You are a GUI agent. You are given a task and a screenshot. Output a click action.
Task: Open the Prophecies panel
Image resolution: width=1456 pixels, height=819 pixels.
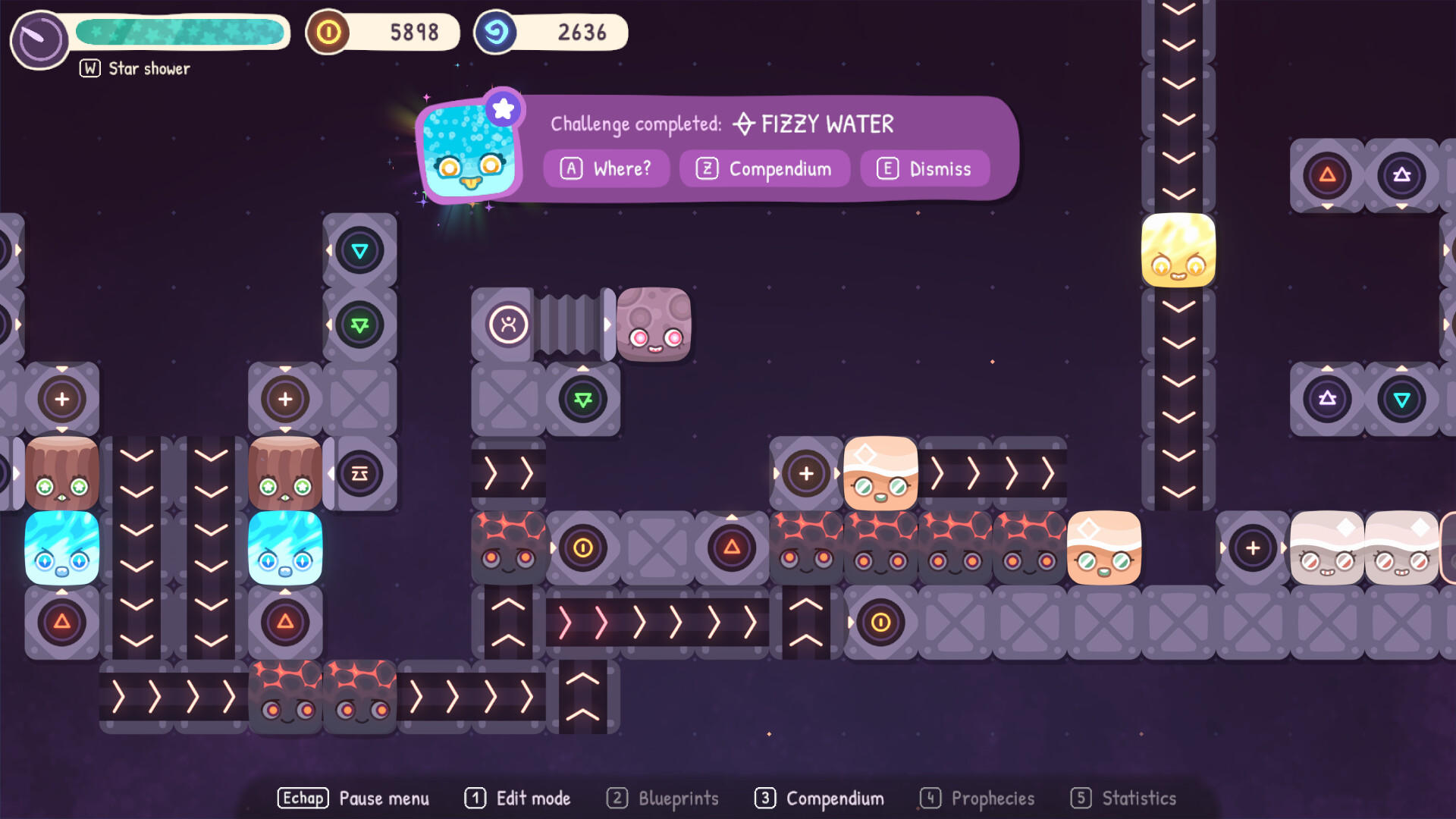[x=977, y=798]
